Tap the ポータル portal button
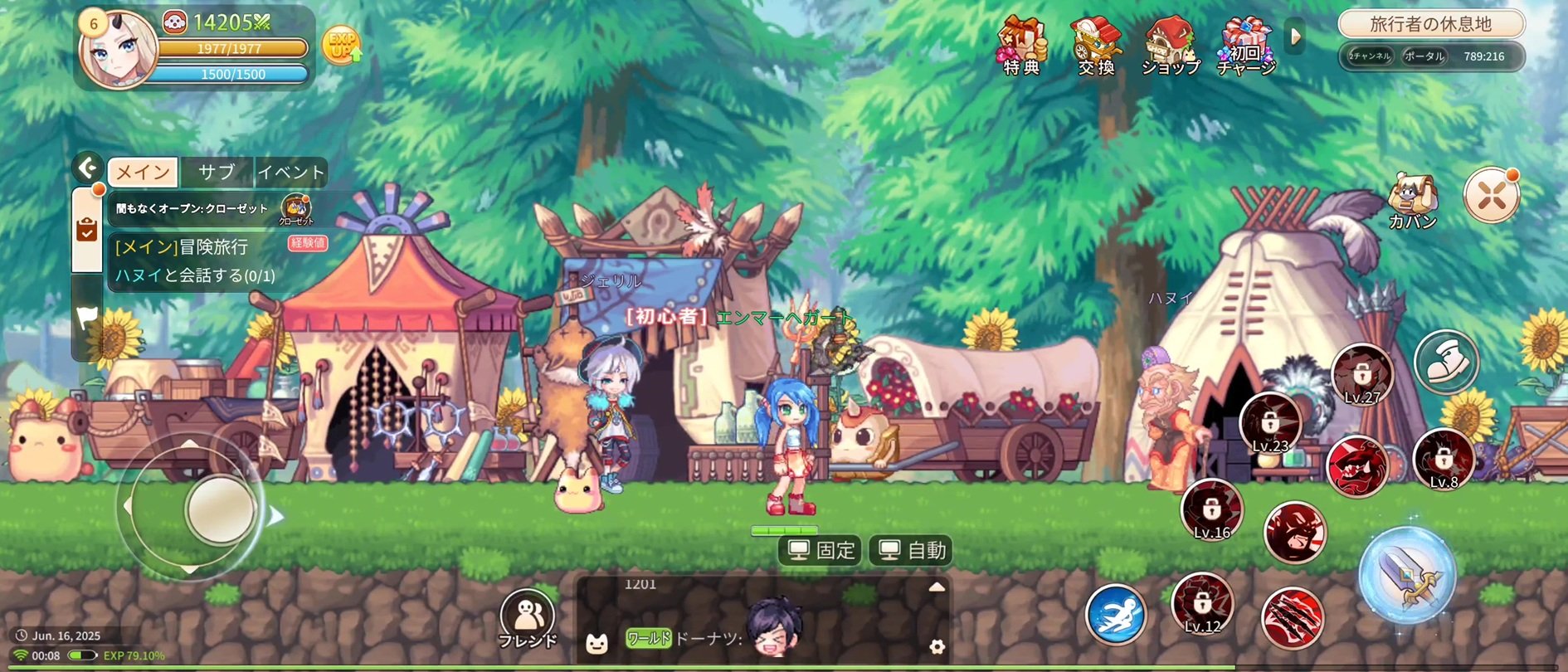1568x672 pixels. [x=1424, y=56]
